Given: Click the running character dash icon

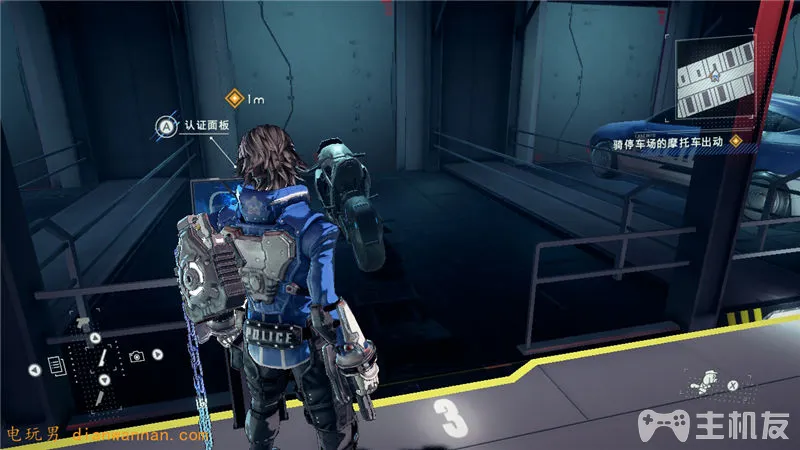Looking at the screenshot, I should [x=707, y=382].
